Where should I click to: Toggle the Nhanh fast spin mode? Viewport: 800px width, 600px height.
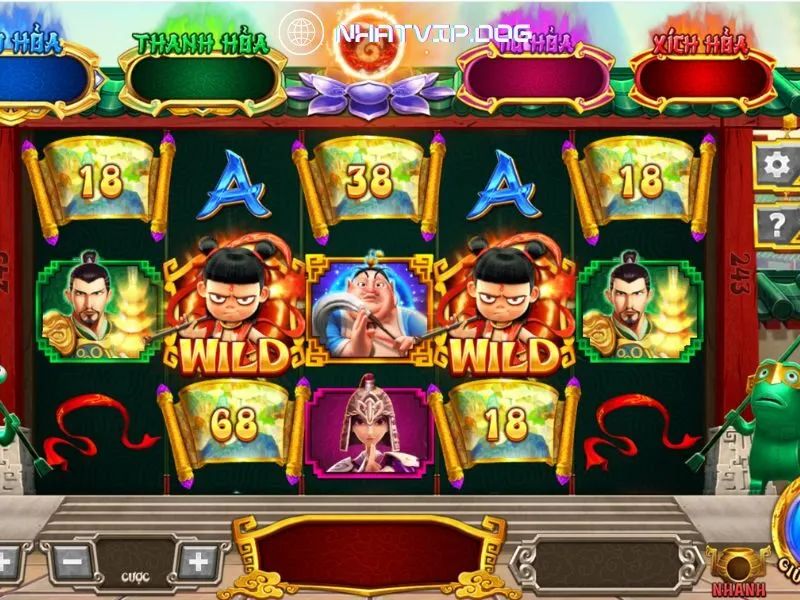pyautogui.click(x=738, y=568)
